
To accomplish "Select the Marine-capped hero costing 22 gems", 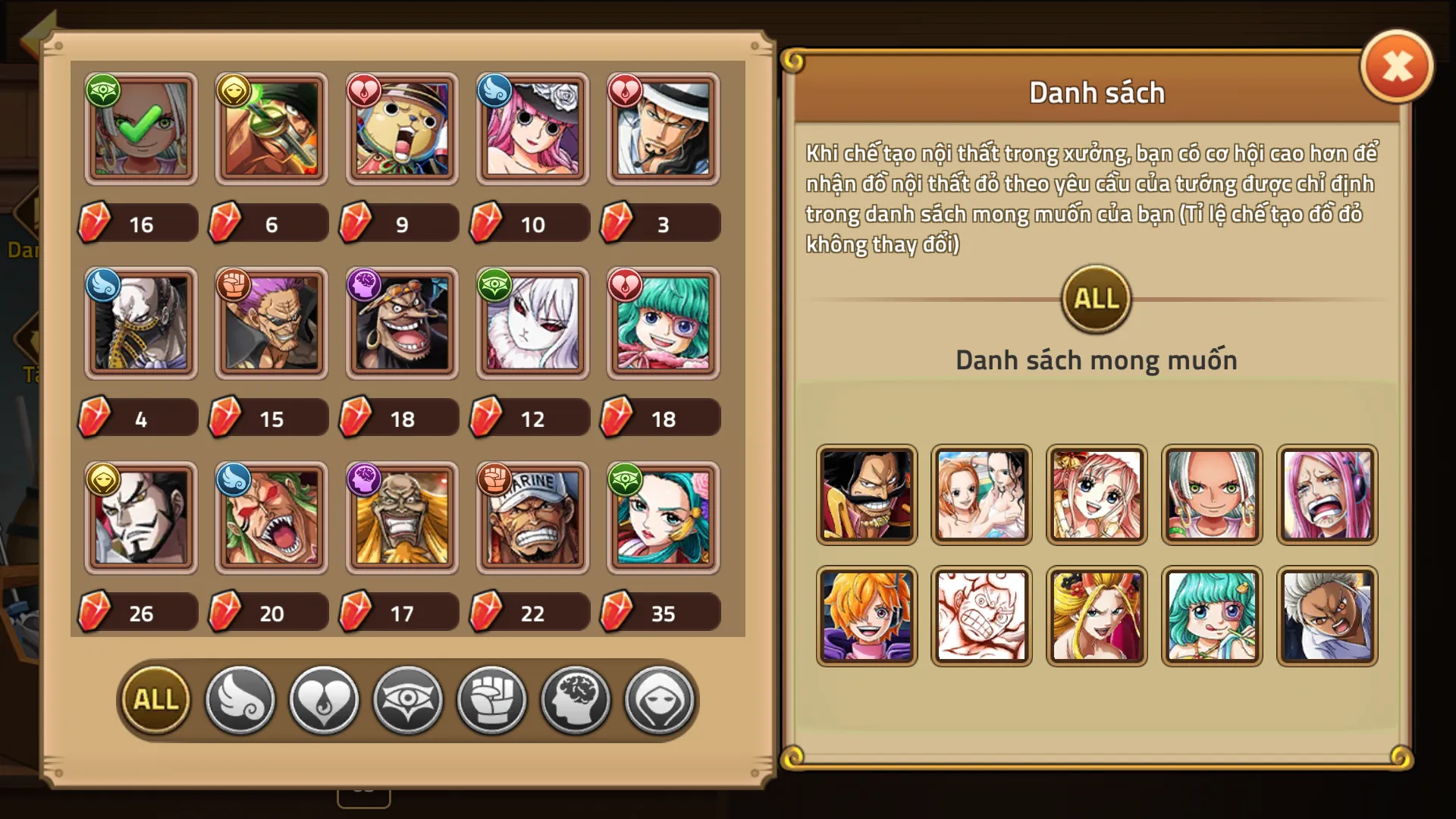I will click(529, 518).
